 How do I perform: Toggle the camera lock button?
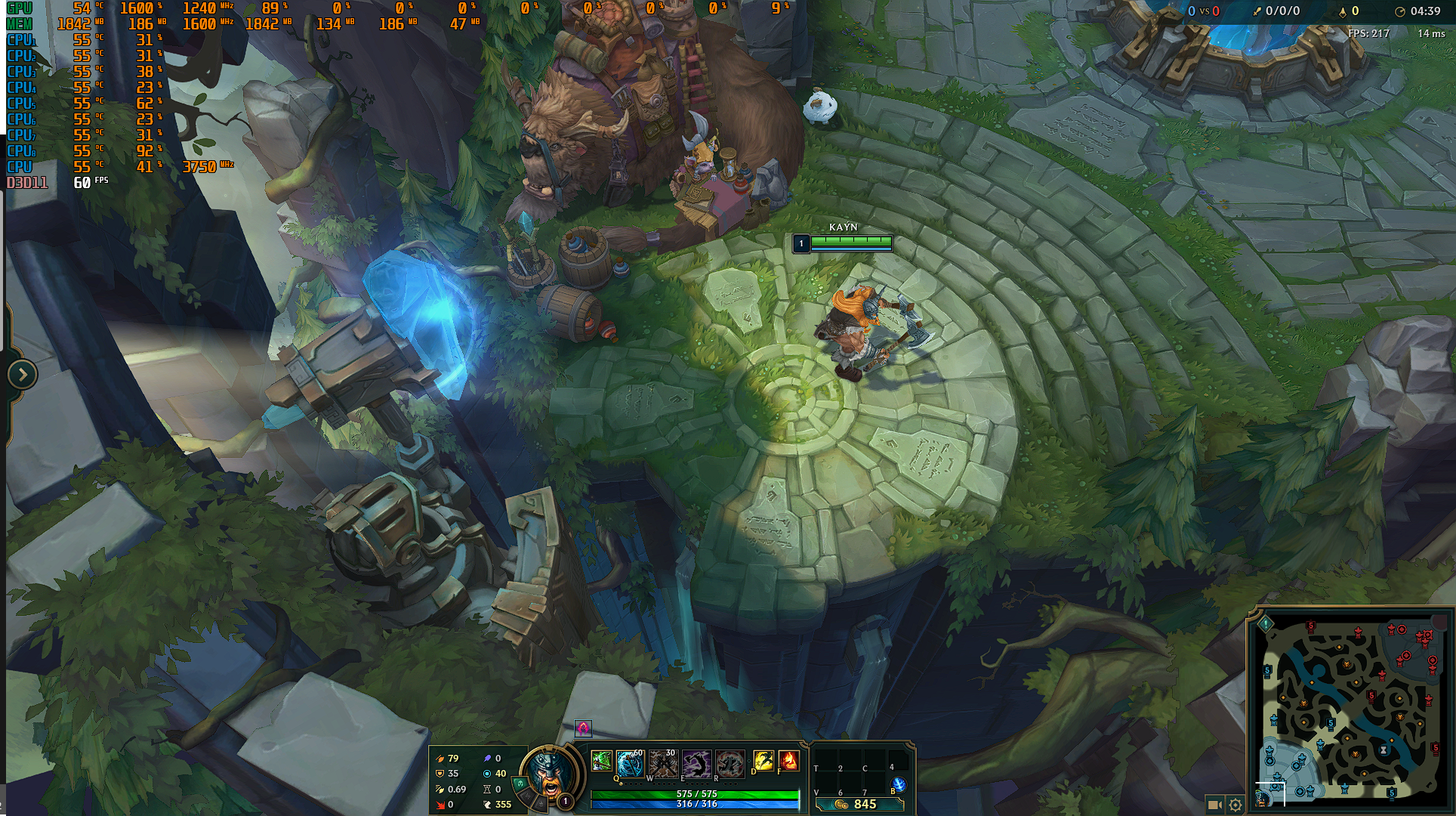click(1214, 805)
